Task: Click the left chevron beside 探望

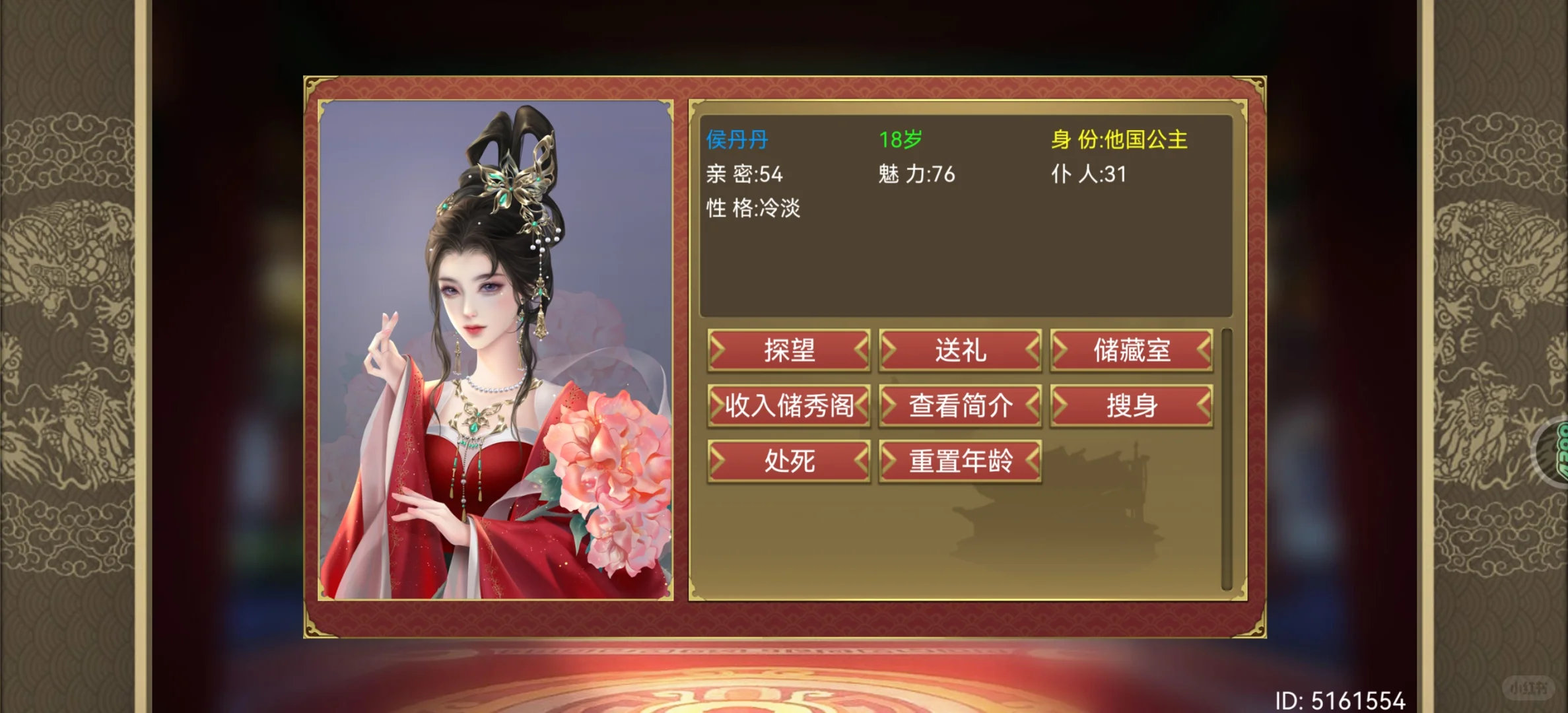Action: point(720,351)
